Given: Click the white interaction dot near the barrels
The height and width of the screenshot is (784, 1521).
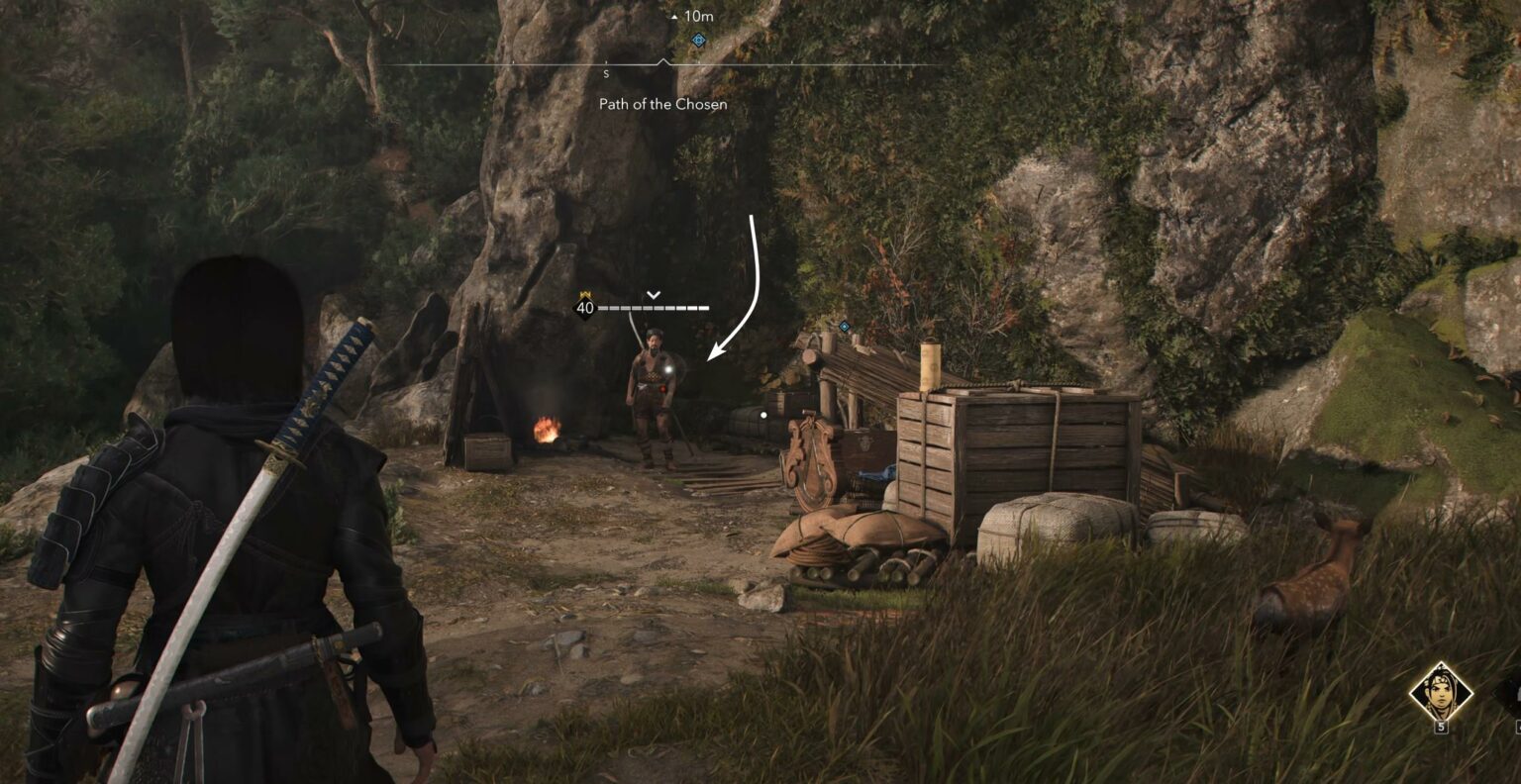Looking at the screenshot, I should [762, 415].
